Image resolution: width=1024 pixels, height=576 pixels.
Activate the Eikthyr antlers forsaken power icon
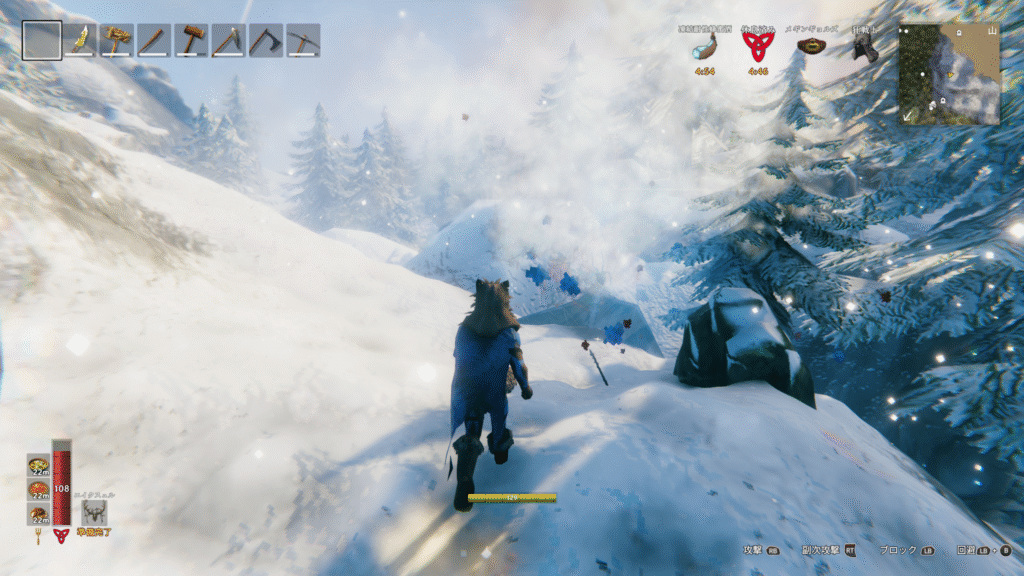95,513
